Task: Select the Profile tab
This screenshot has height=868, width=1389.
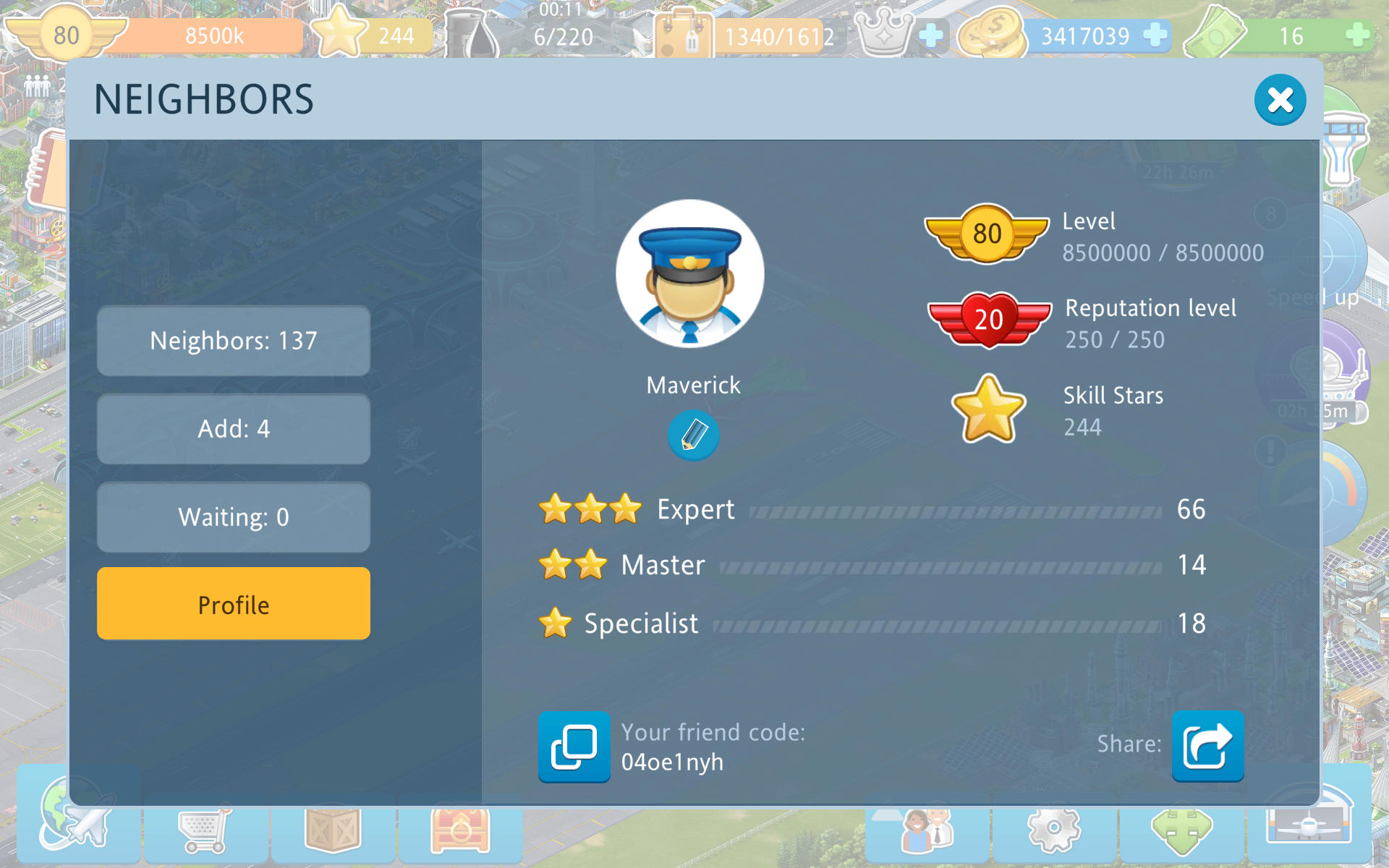Action: (234, 604)
